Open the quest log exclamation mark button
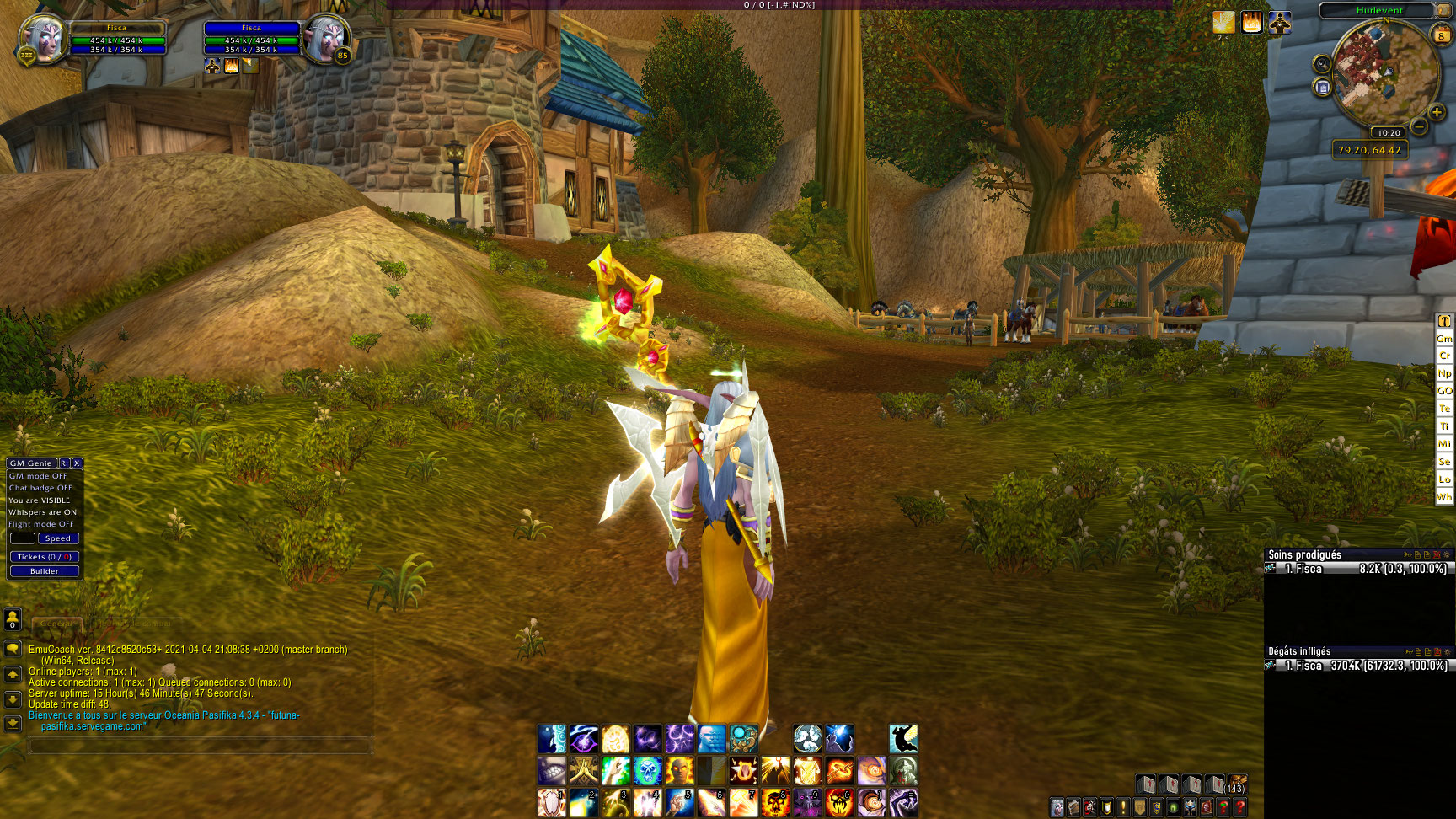The image size is (1456, 819). 1123,807
